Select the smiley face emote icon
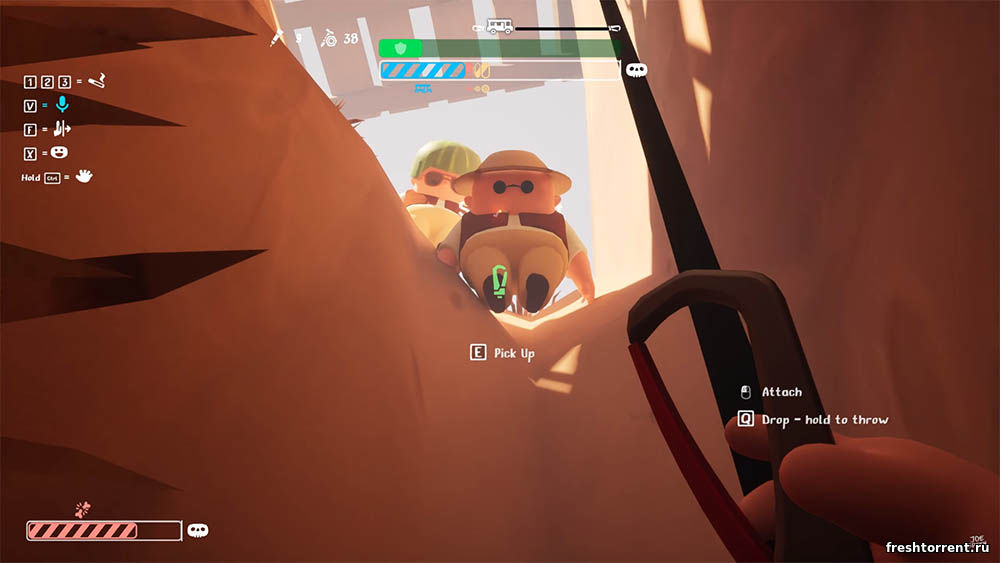This screenshot has height=563, width=1000. pyautogui.click(x=60, y=152)
